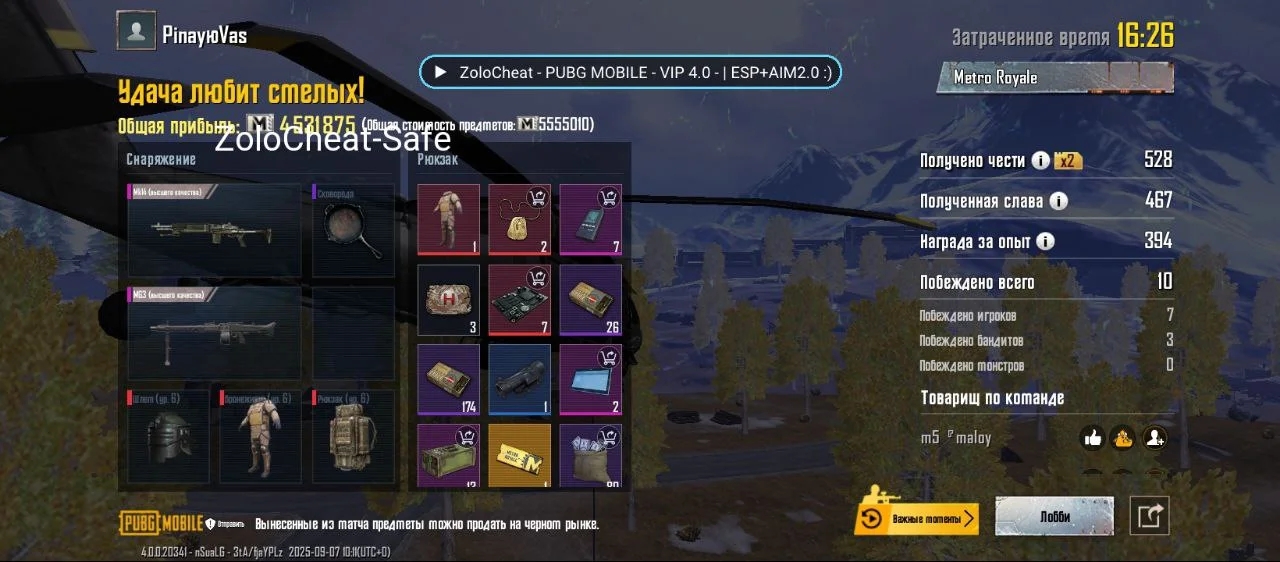The image size is (1280, 562).
Task: Select the ammo box with 174 count
Action: coord(449,380)
